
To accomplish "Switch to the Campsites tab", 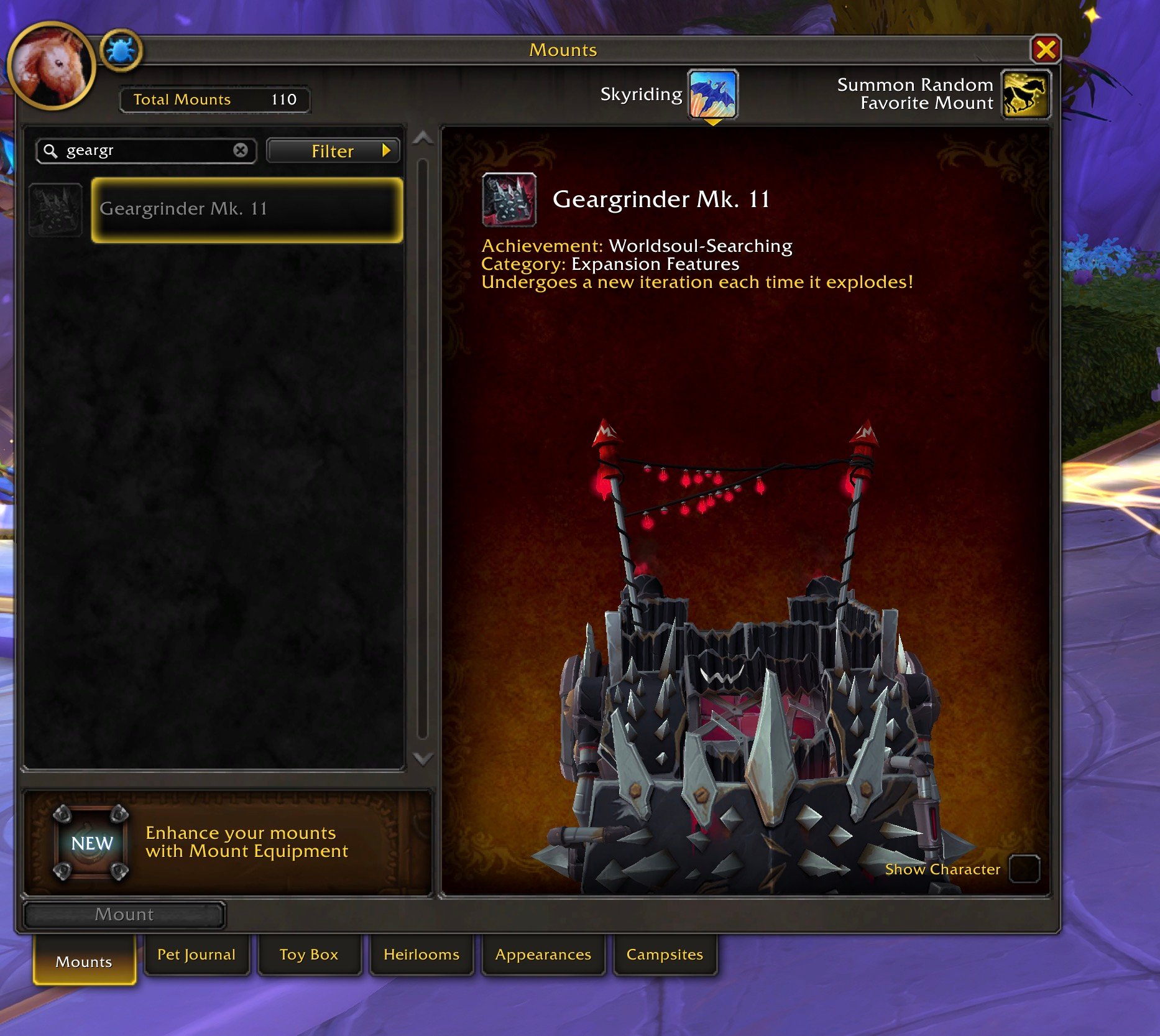I will (665, 955).
